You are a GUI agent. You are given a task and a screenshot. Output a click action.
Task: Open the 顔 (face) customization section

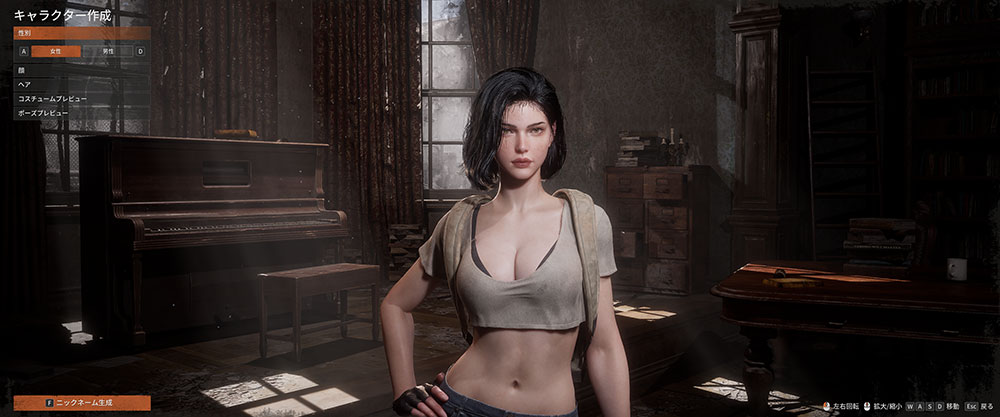coord(82,71)
